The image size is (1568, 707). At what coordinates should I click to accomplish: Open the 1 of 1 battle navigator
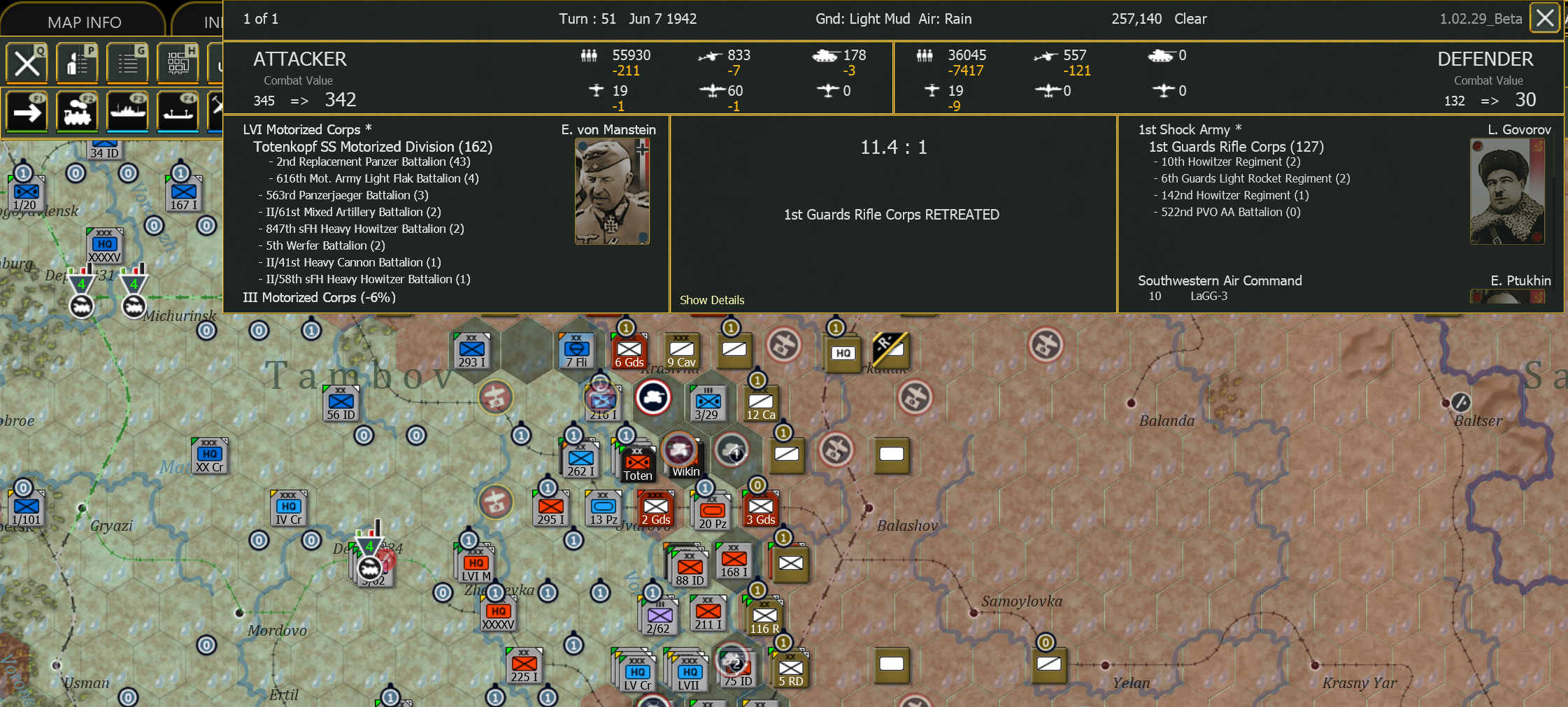(260, 18)
